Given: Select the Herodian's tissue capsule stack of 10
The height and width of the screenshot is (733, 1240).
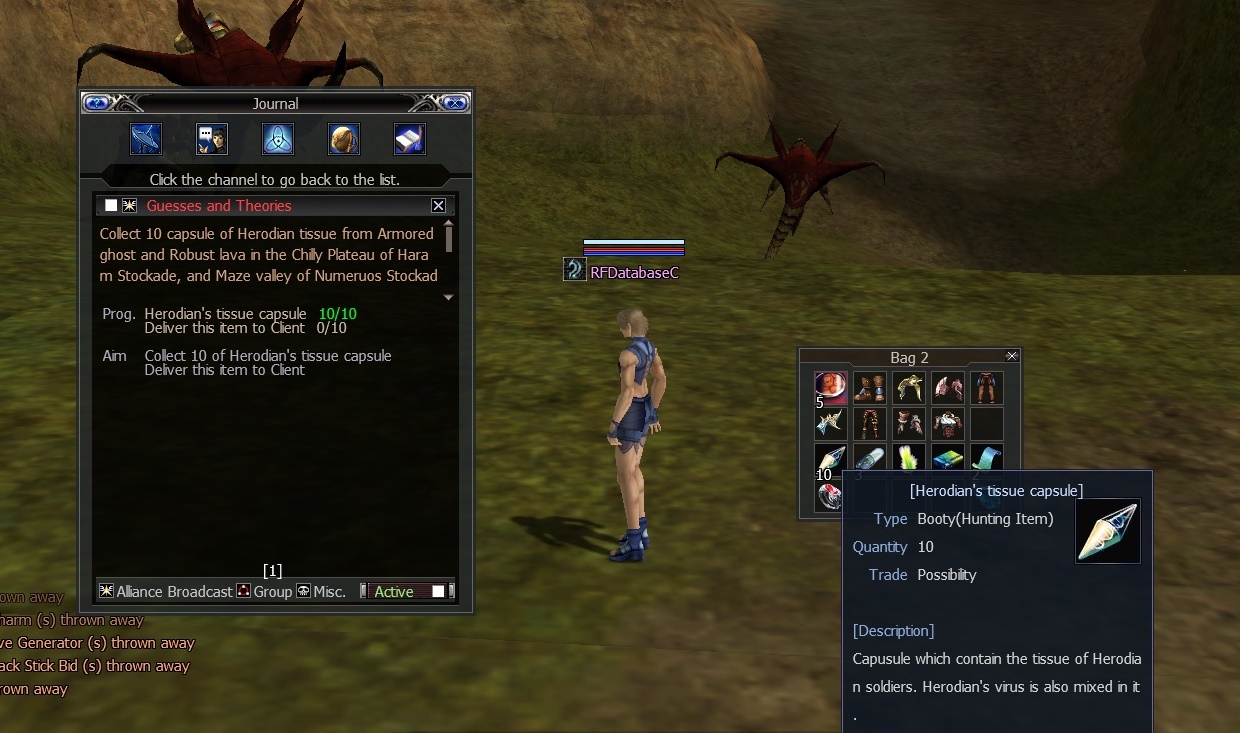Looking at the screenshot, I should click(x=831, y=461).
